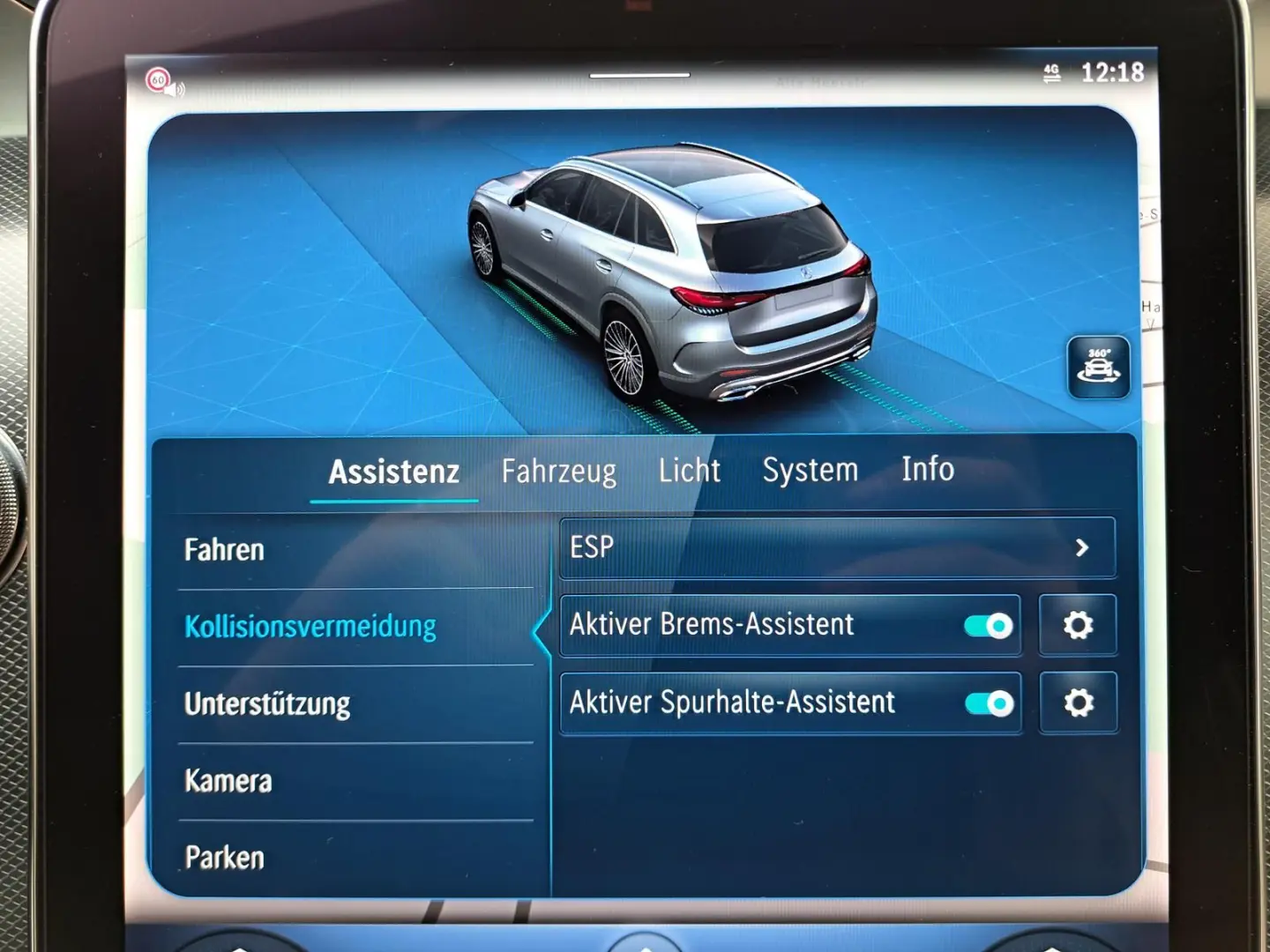Disable the Aktiver Brems-Assistent toggle
The width and height of the screenshot is (1270, 952).
click(990, 626)
